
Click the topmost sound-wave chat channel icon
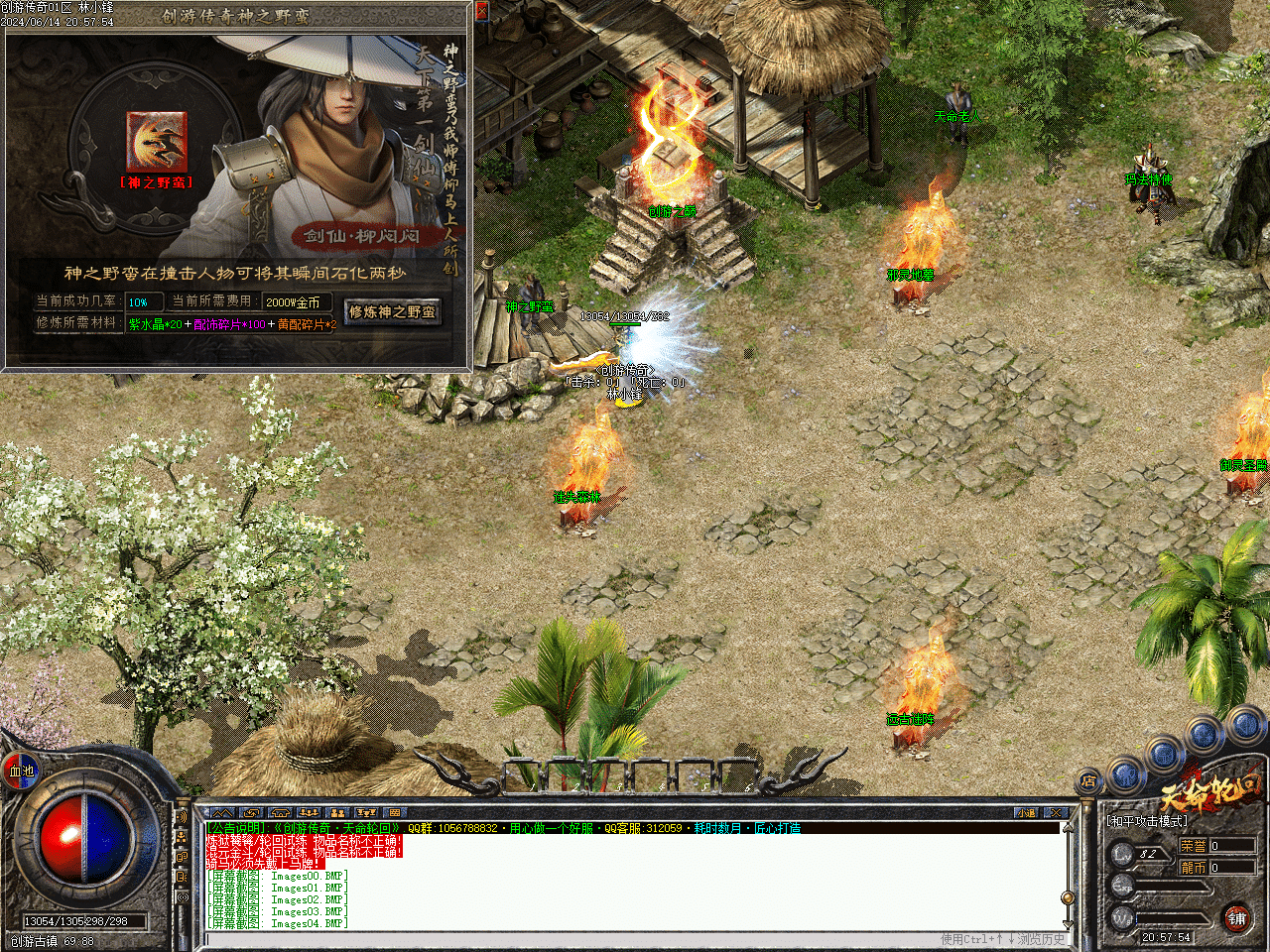182,817
